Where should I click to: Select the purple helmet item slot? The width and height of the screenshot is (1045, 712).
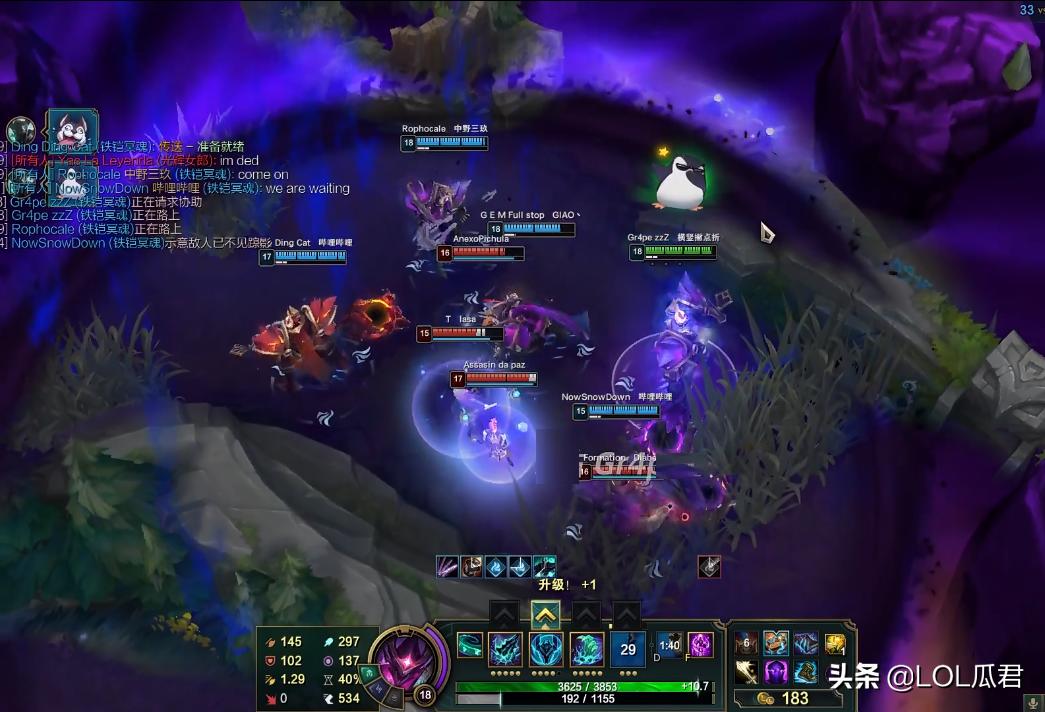[777, 672]
